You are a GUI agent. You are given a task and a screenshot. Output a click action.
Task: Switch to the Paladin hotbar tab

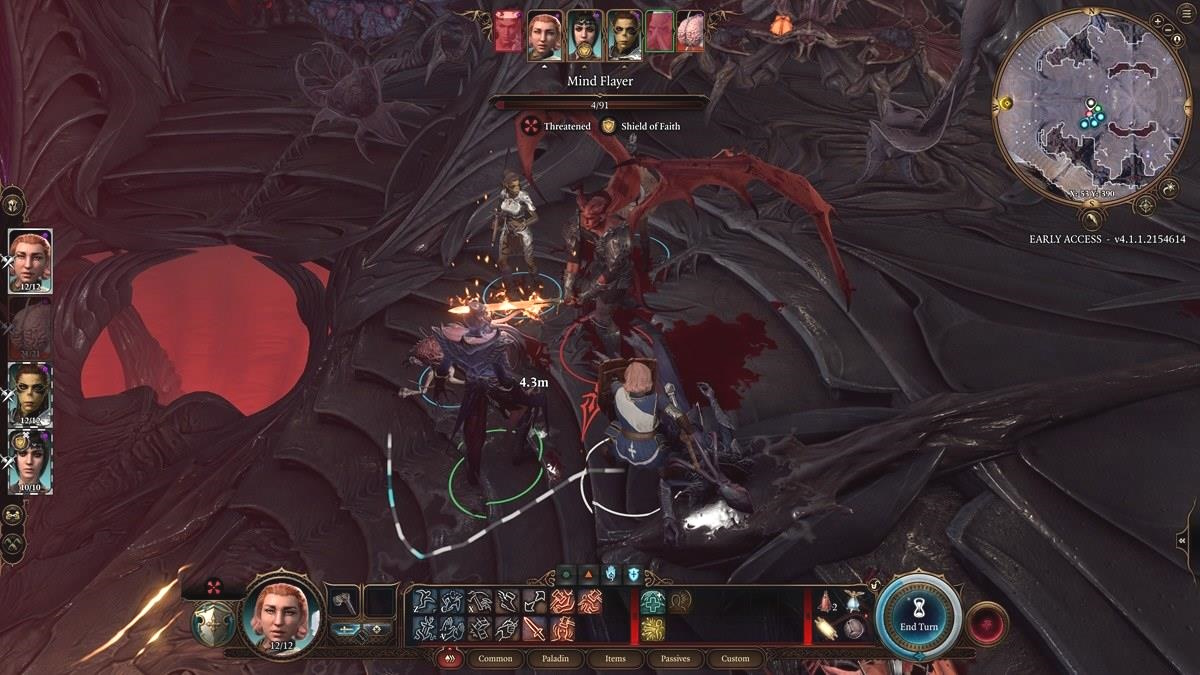[x=556, y=659]
